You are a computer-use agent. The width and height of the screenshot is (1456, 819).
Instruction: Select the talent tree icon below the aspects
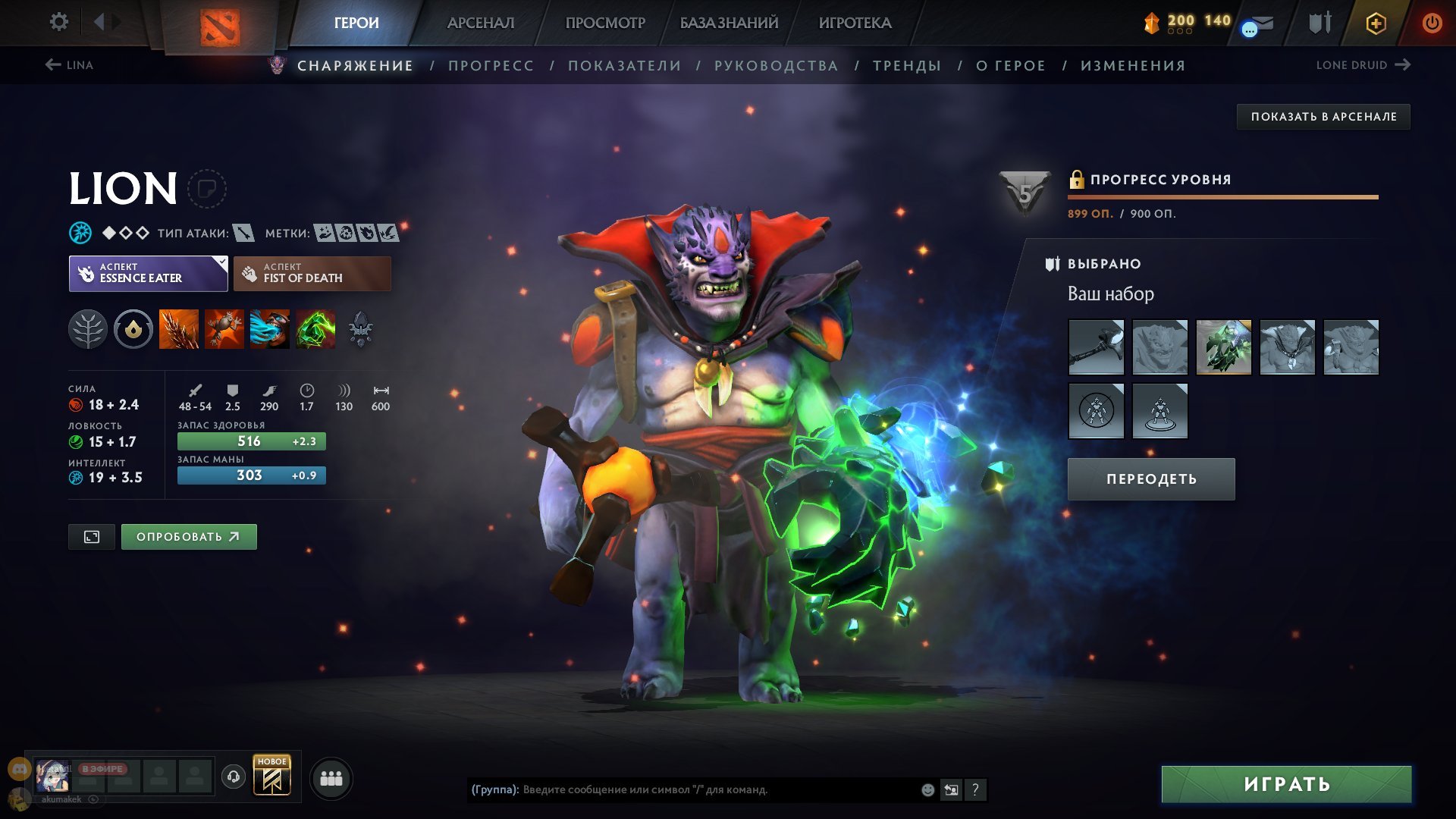89,328
